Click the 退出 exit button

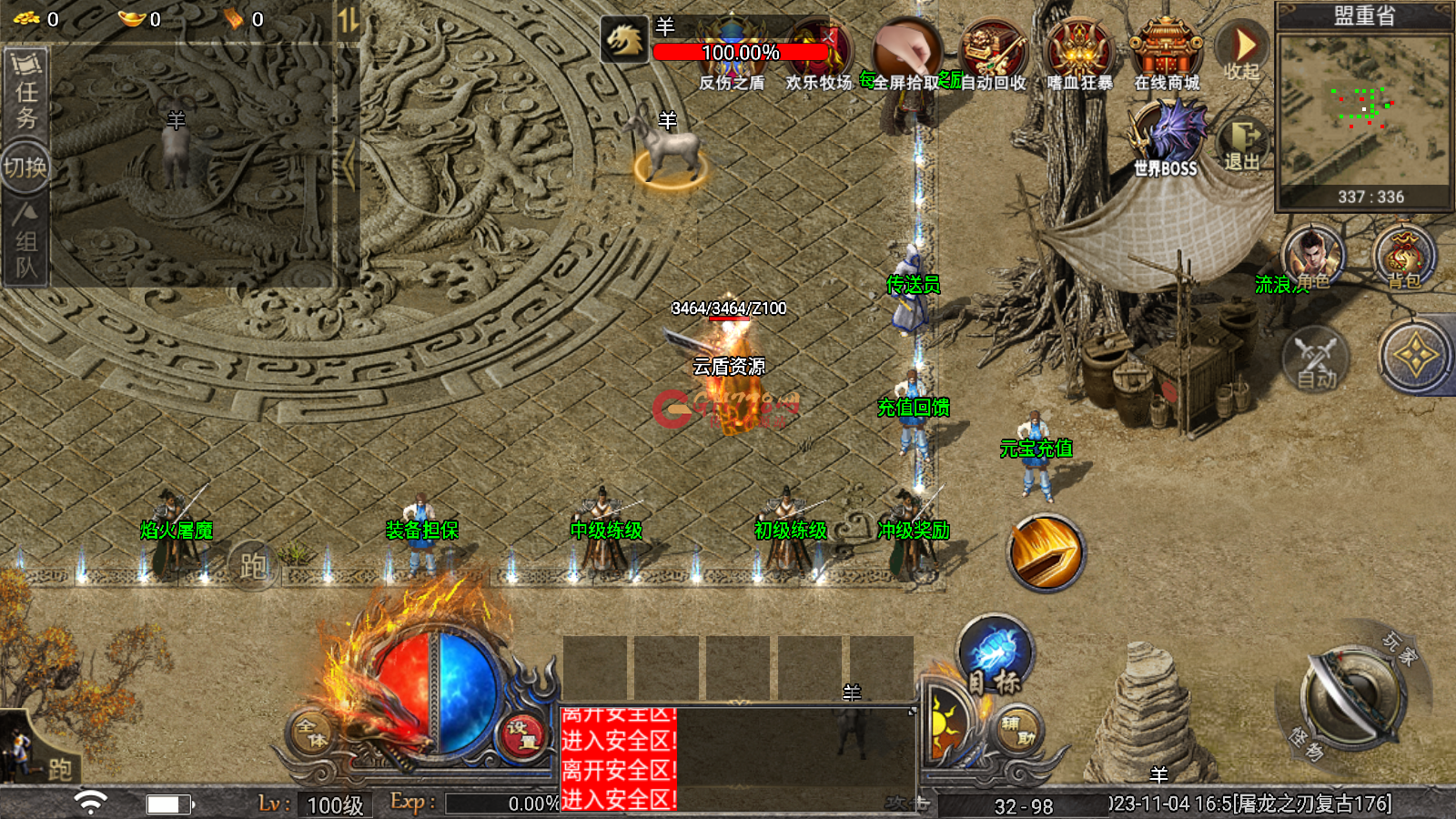pyautogui.click(x=1241, y=144)
